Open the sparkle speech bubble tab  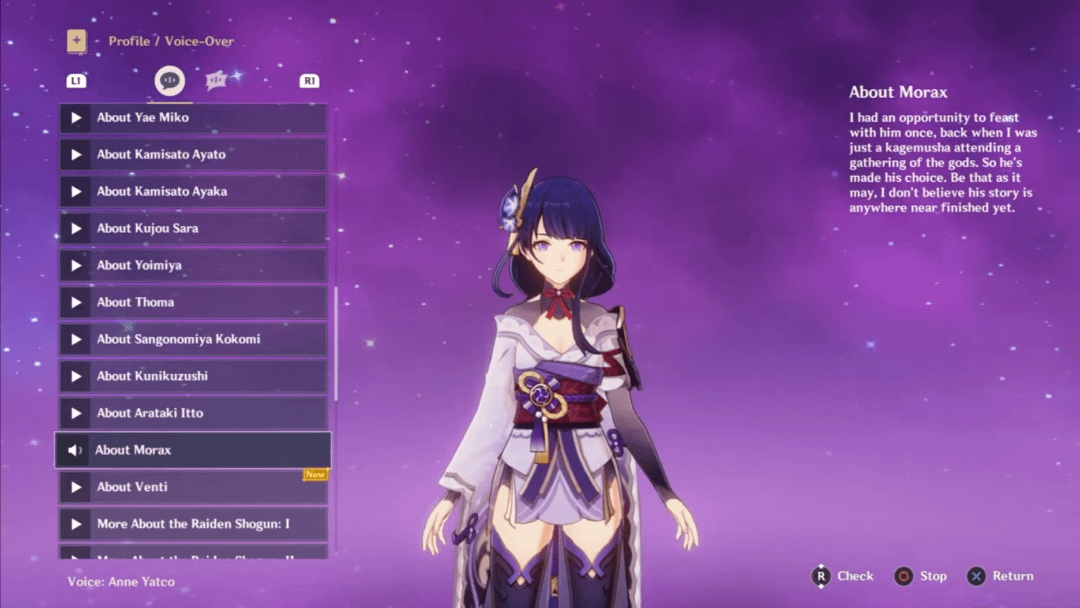217,80
